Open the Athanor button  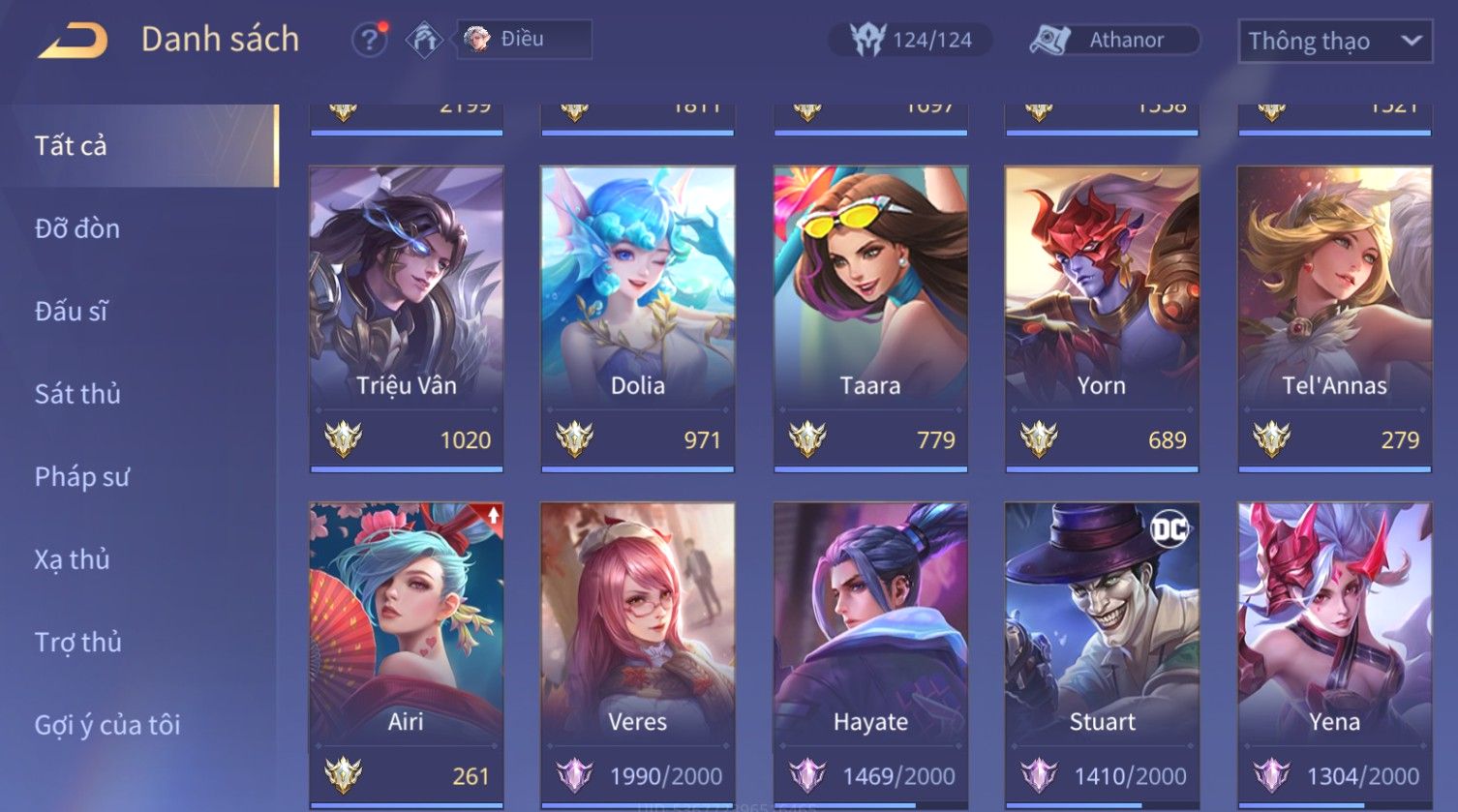1114,41
